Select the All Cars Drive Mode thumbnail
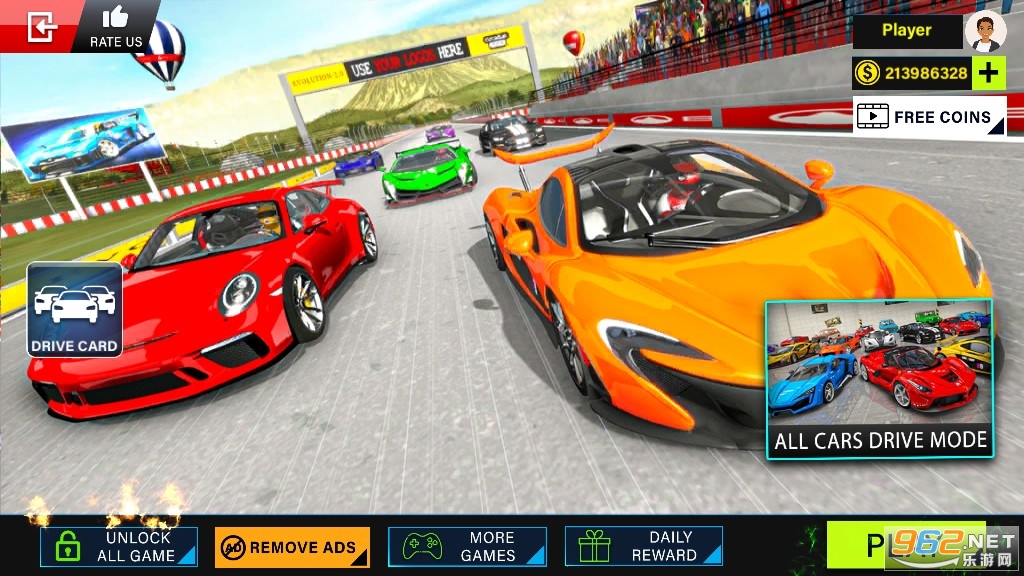1024x576 pixels. point(879,379)
